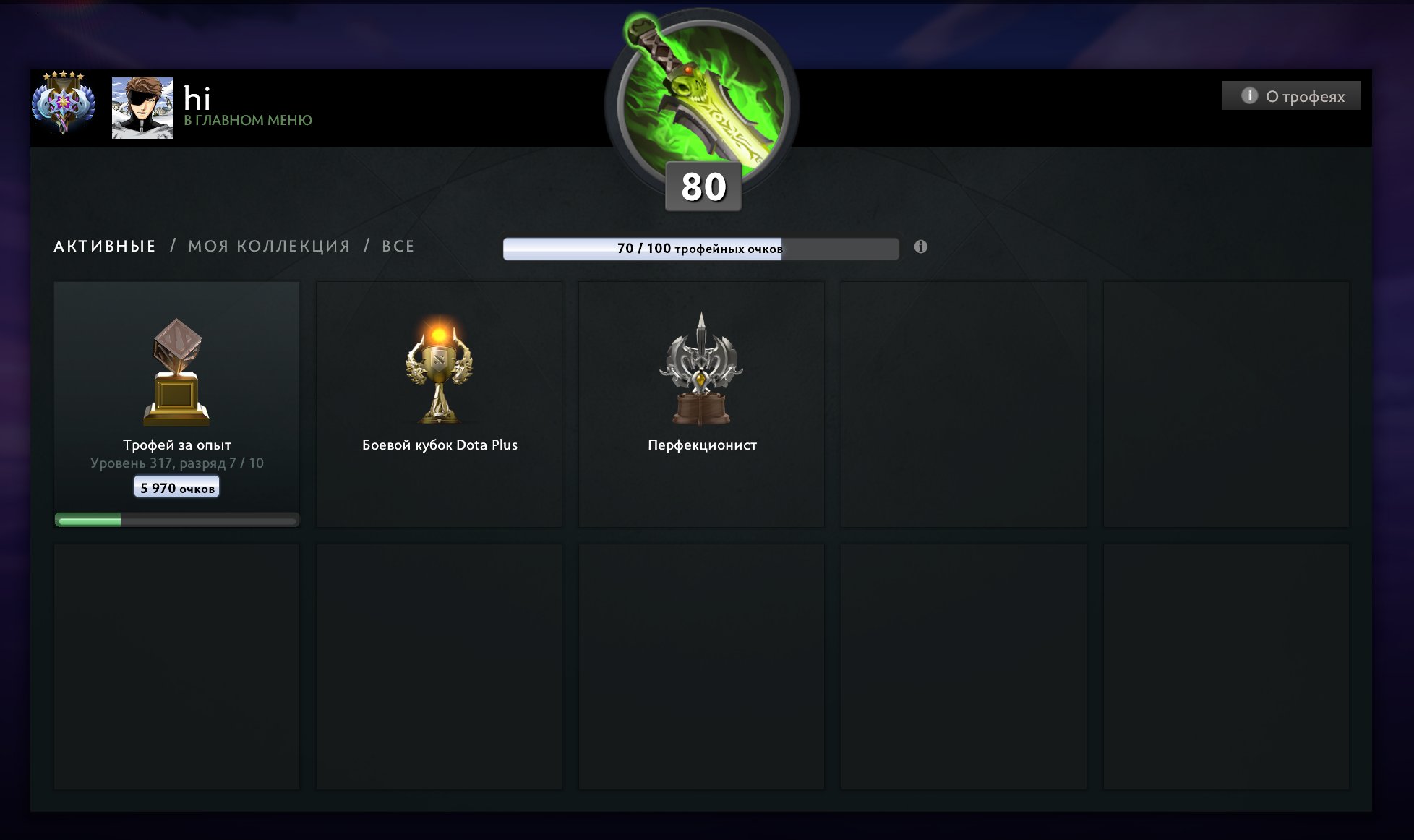Select the «Трофей за опыт» trophy tile
1414x840 pixels.
(x=177, y=403)
